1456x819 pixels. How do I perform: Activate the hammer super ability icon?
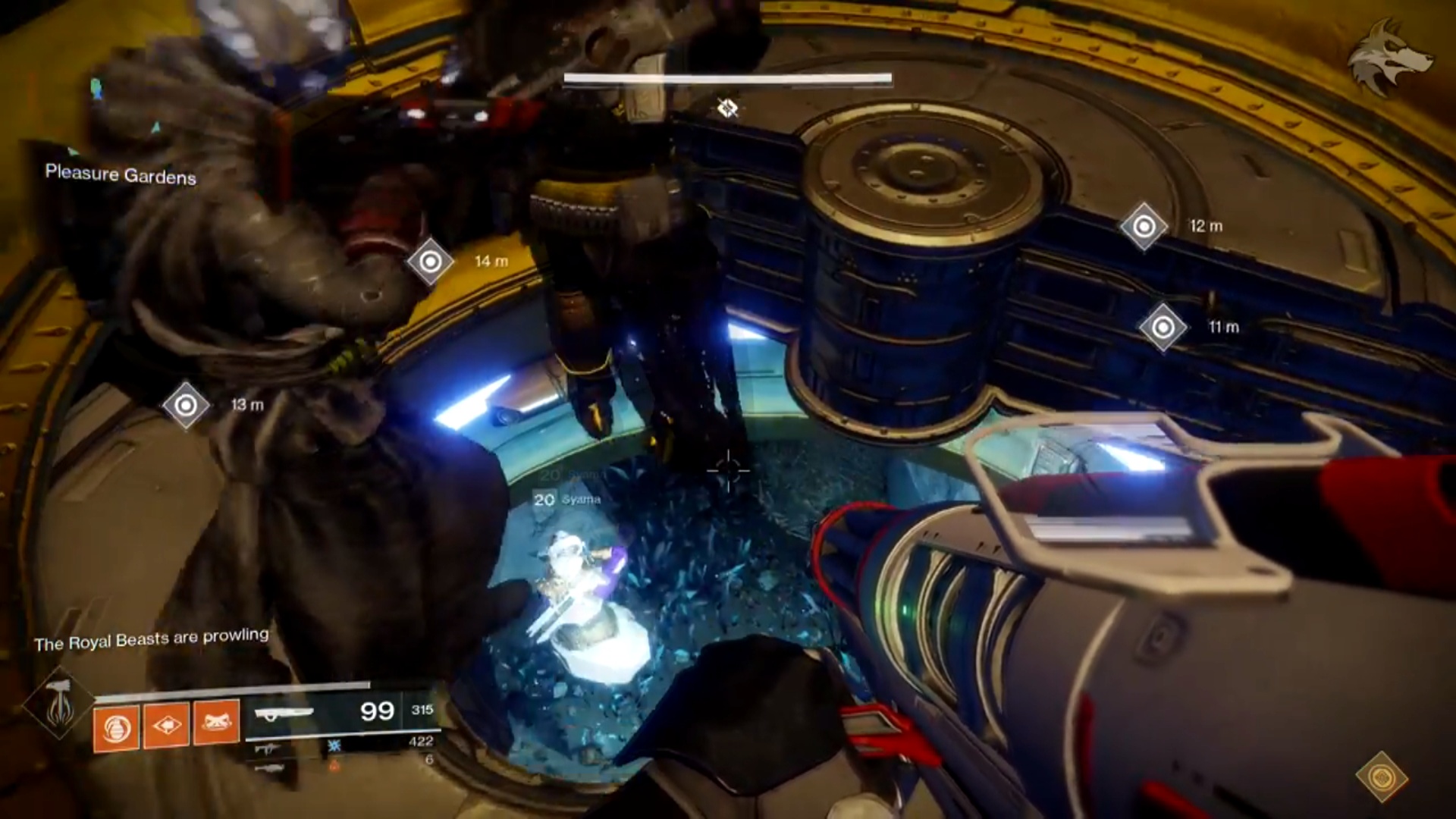pos(58,704)
